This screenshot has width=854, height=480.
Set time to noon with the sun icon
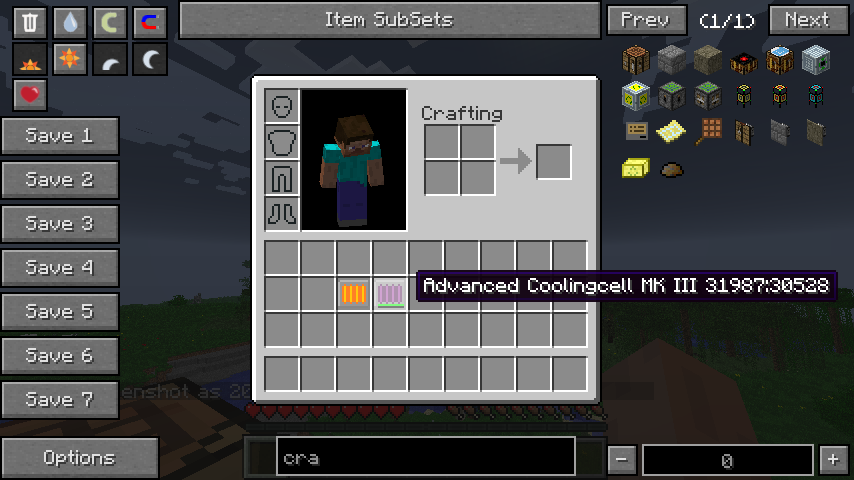tap(70, 60)
